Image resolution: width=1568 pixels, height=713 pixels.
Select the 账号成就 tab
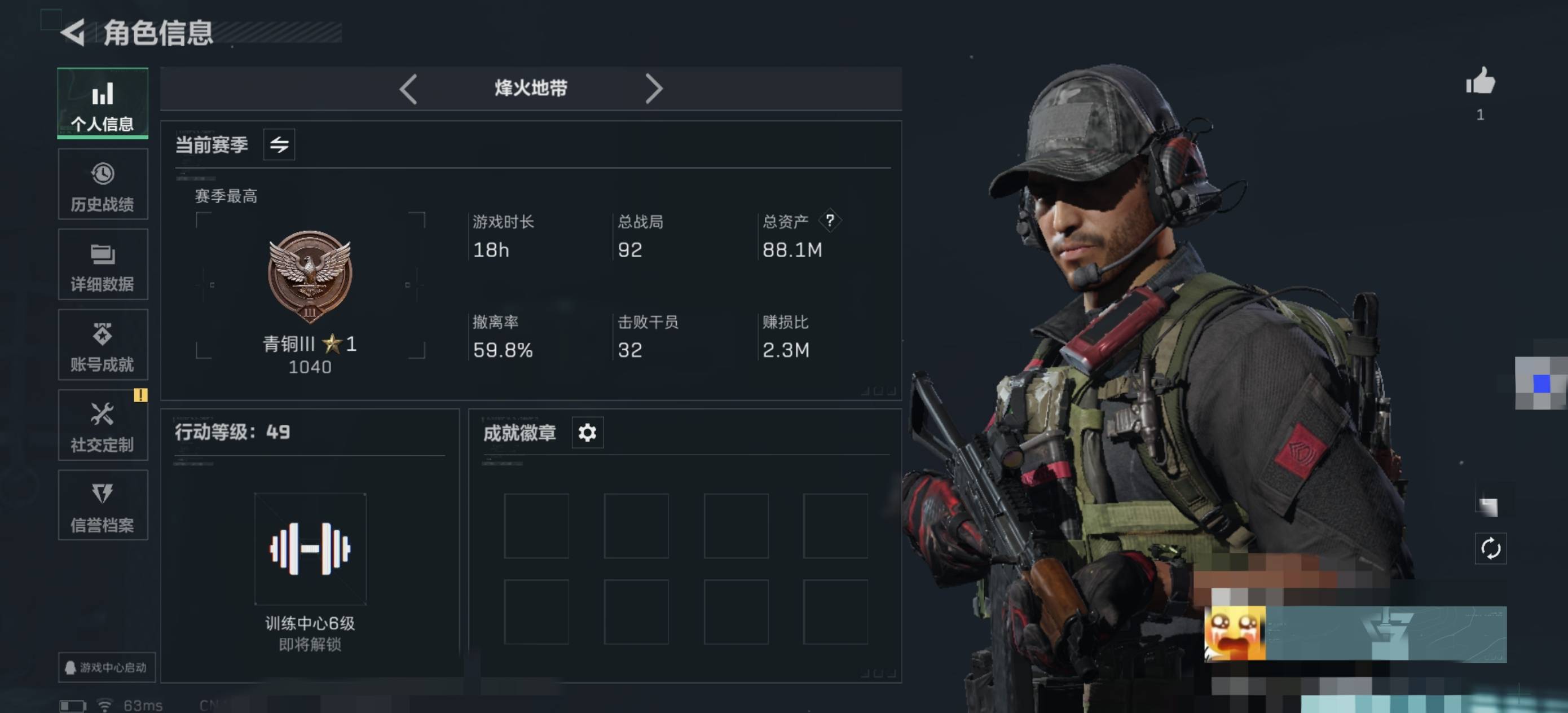pyautogui.click(x=102, y=345)
